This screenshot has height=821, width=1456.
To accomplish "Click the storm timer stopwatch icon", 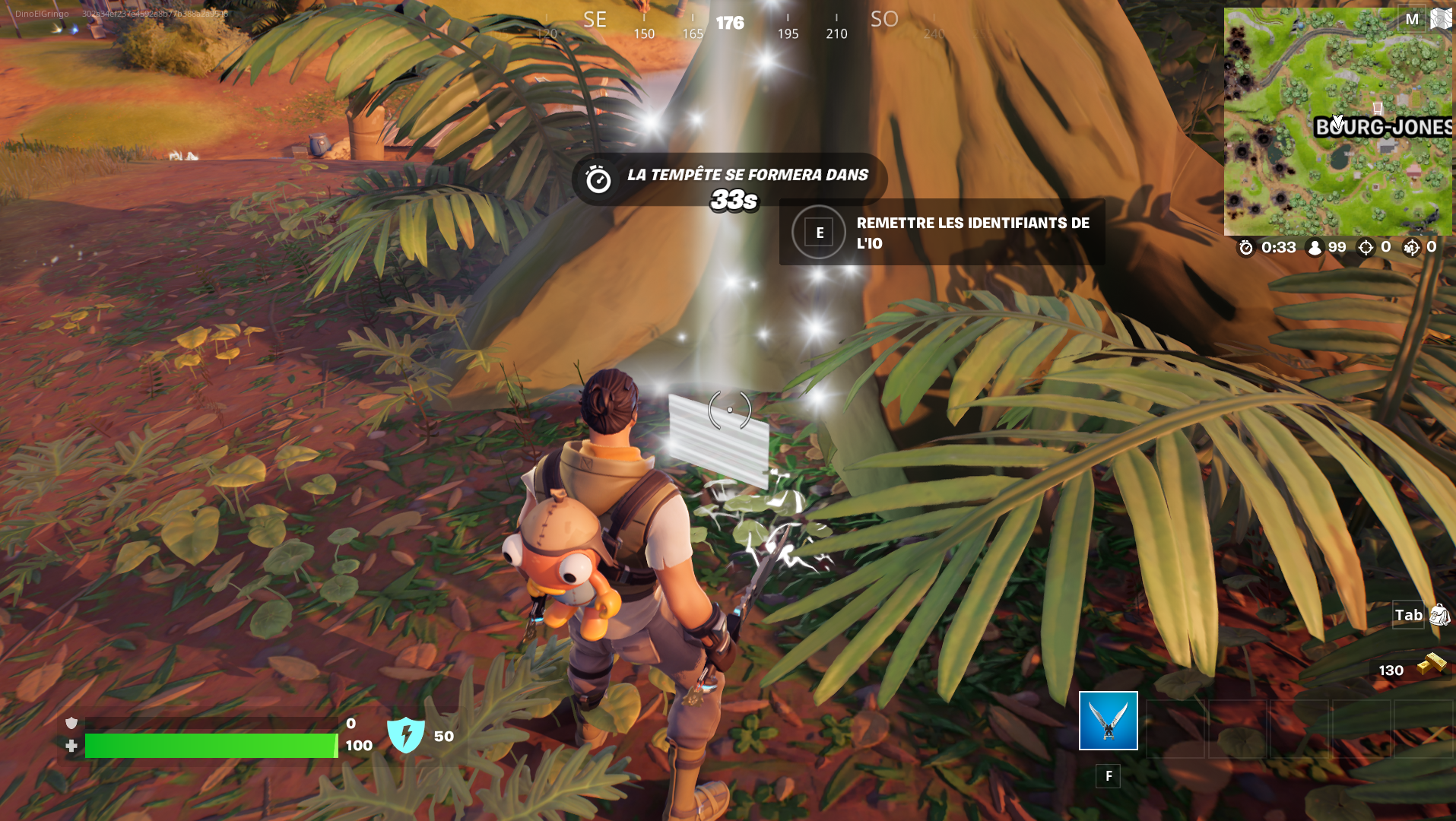I will 1245,247.
